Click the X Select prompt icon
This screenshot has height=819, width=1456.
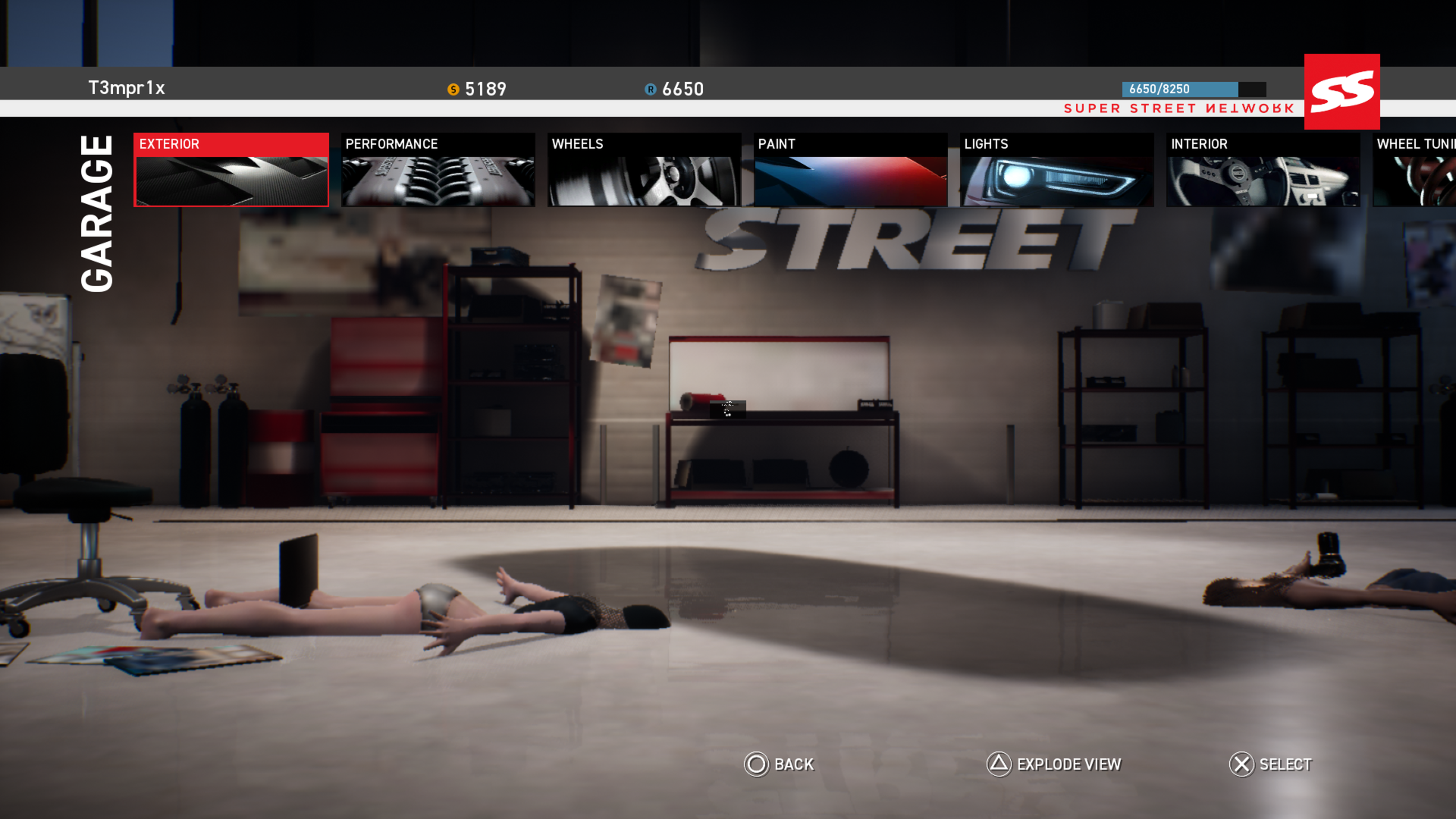point(1241,765)
